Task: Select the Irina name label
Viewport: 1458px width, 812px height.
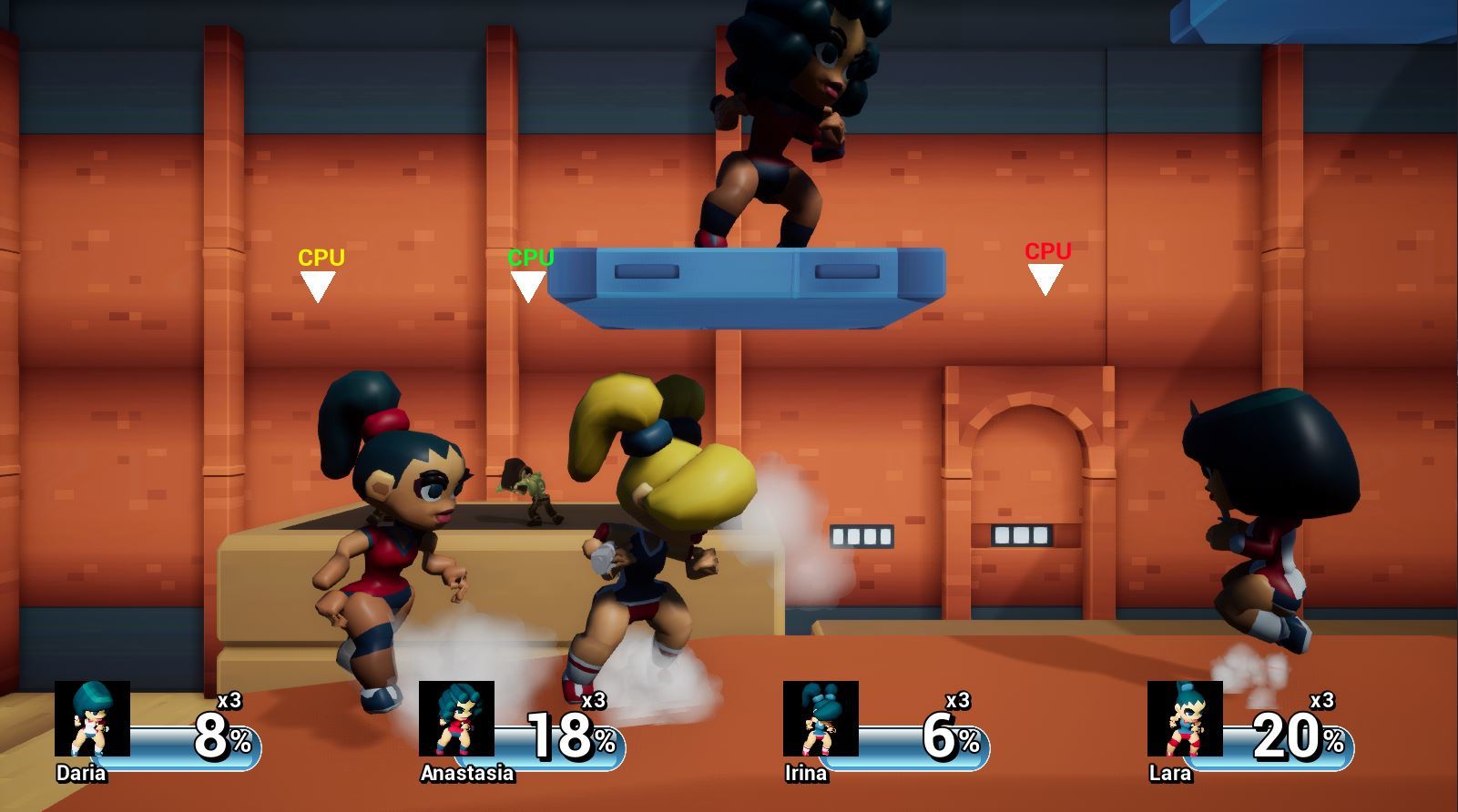Action: pyautogui.click(x=808, y=773)
